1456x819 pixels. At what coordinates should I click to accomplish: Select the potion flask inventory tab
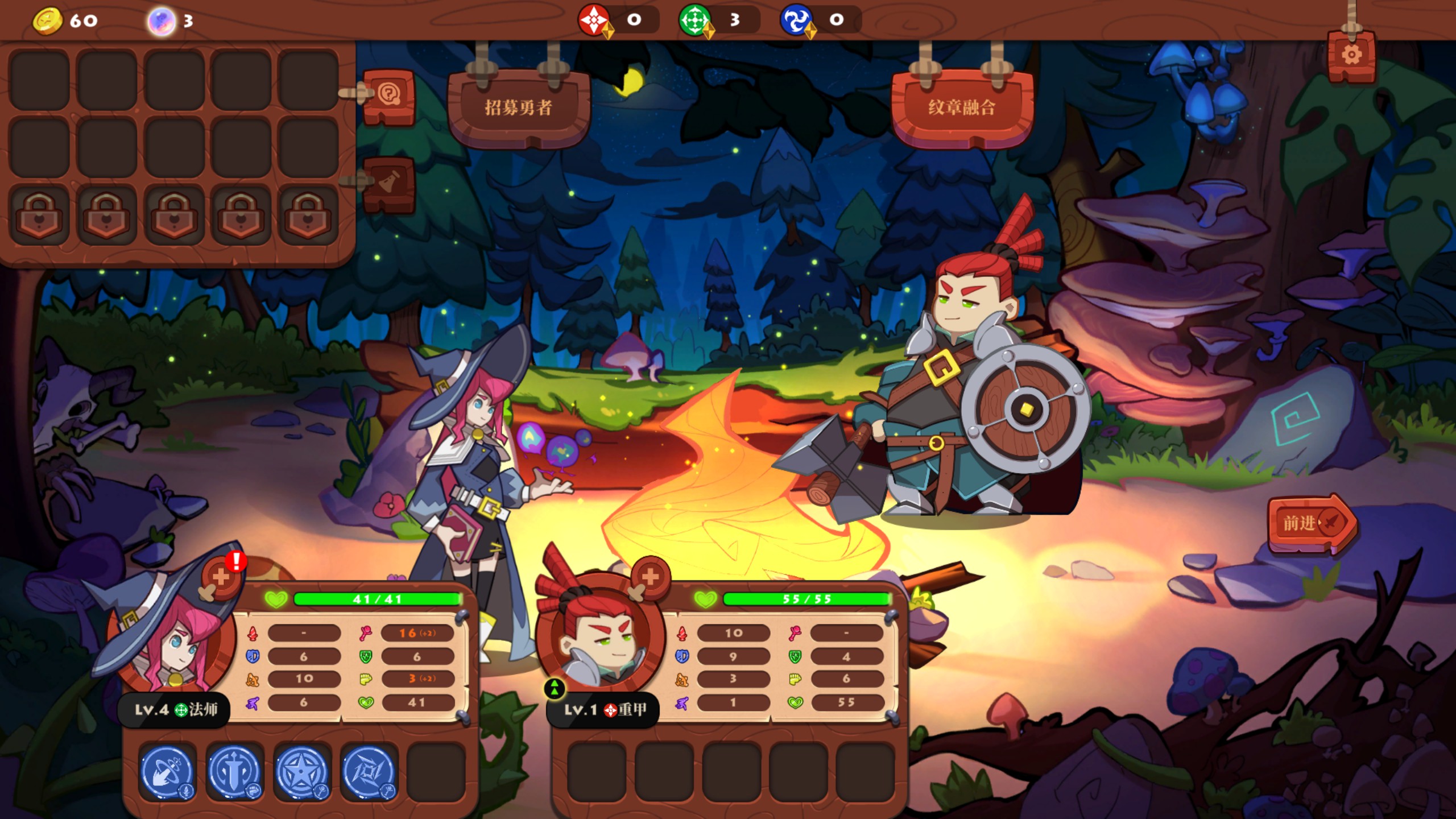tap(390, 183)
